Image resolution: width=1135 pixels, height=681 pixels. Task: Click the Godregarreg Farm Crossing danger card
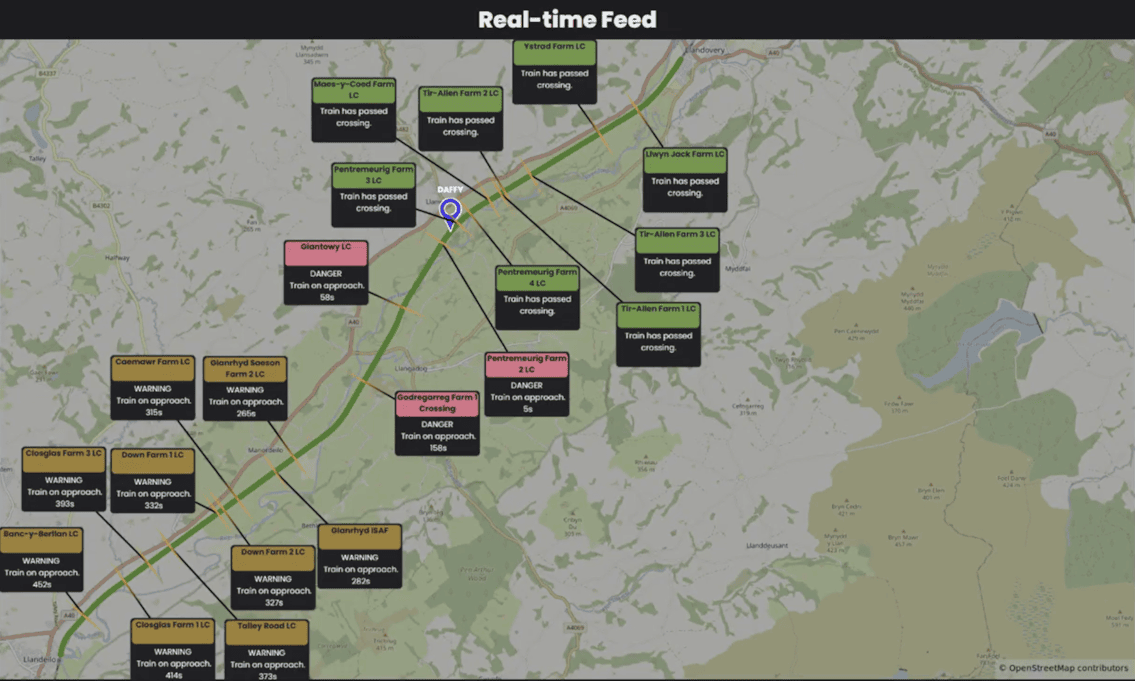click(437, 422)
